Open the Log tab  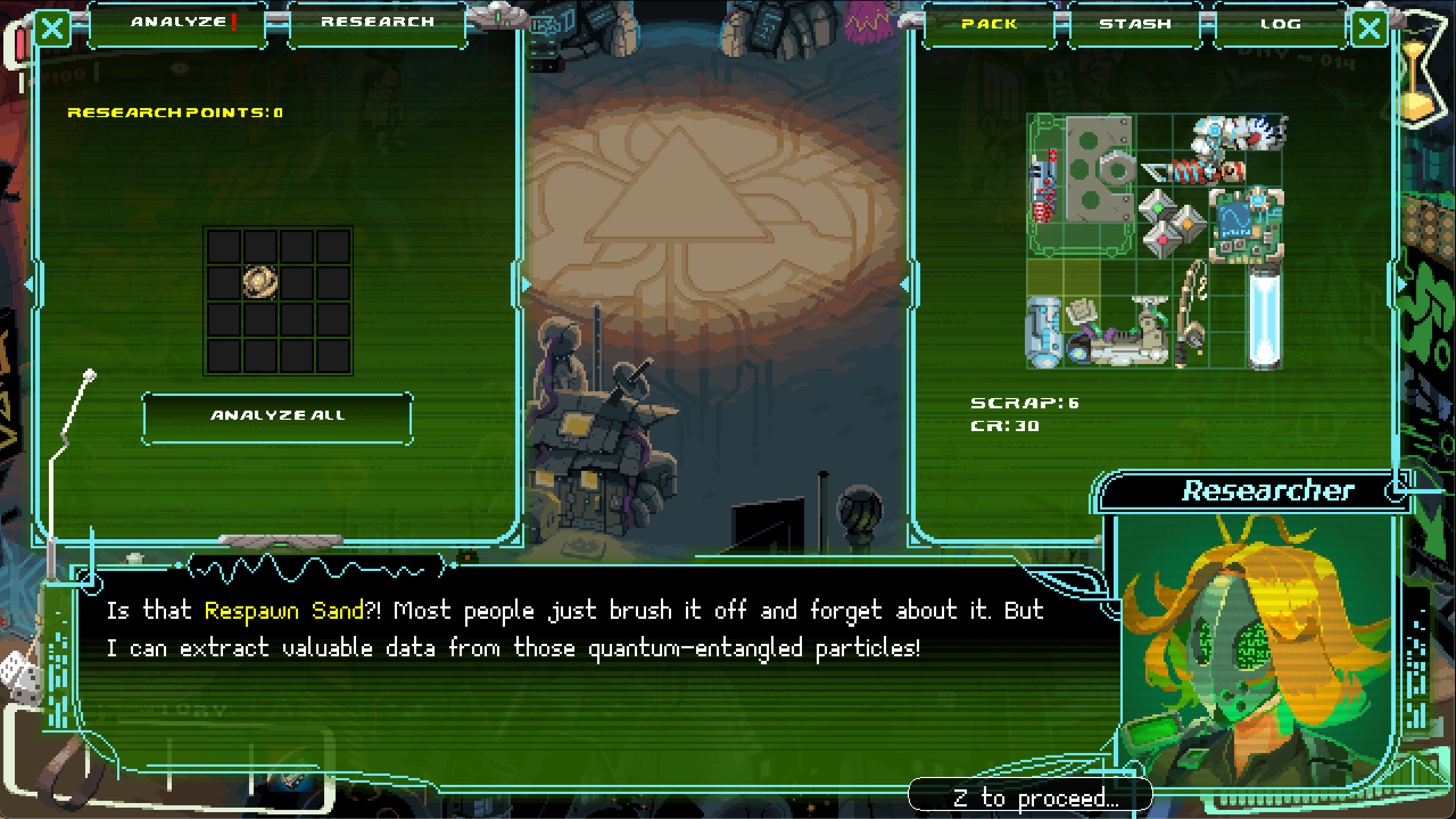[x=1280, y=24]
